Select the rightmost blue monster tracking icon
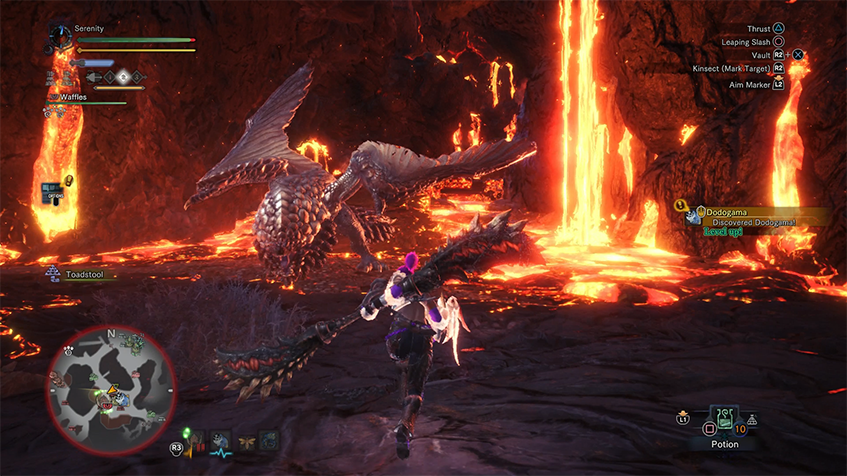The image size is (847, 476). pos(268,438)
